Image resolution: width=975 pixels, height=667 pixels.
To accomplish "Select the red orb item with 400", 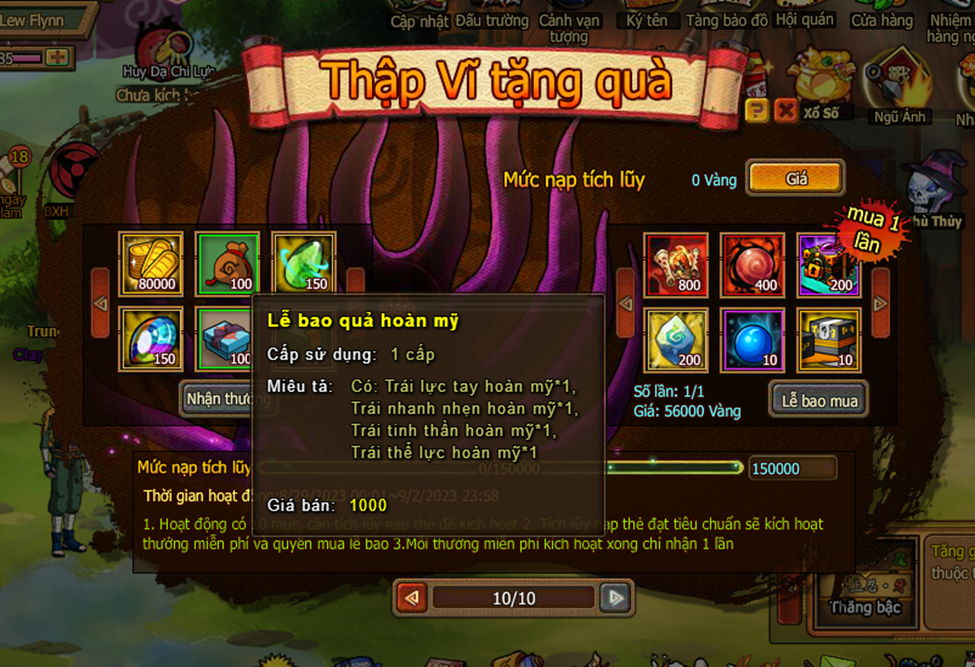I will coord(752,265).
